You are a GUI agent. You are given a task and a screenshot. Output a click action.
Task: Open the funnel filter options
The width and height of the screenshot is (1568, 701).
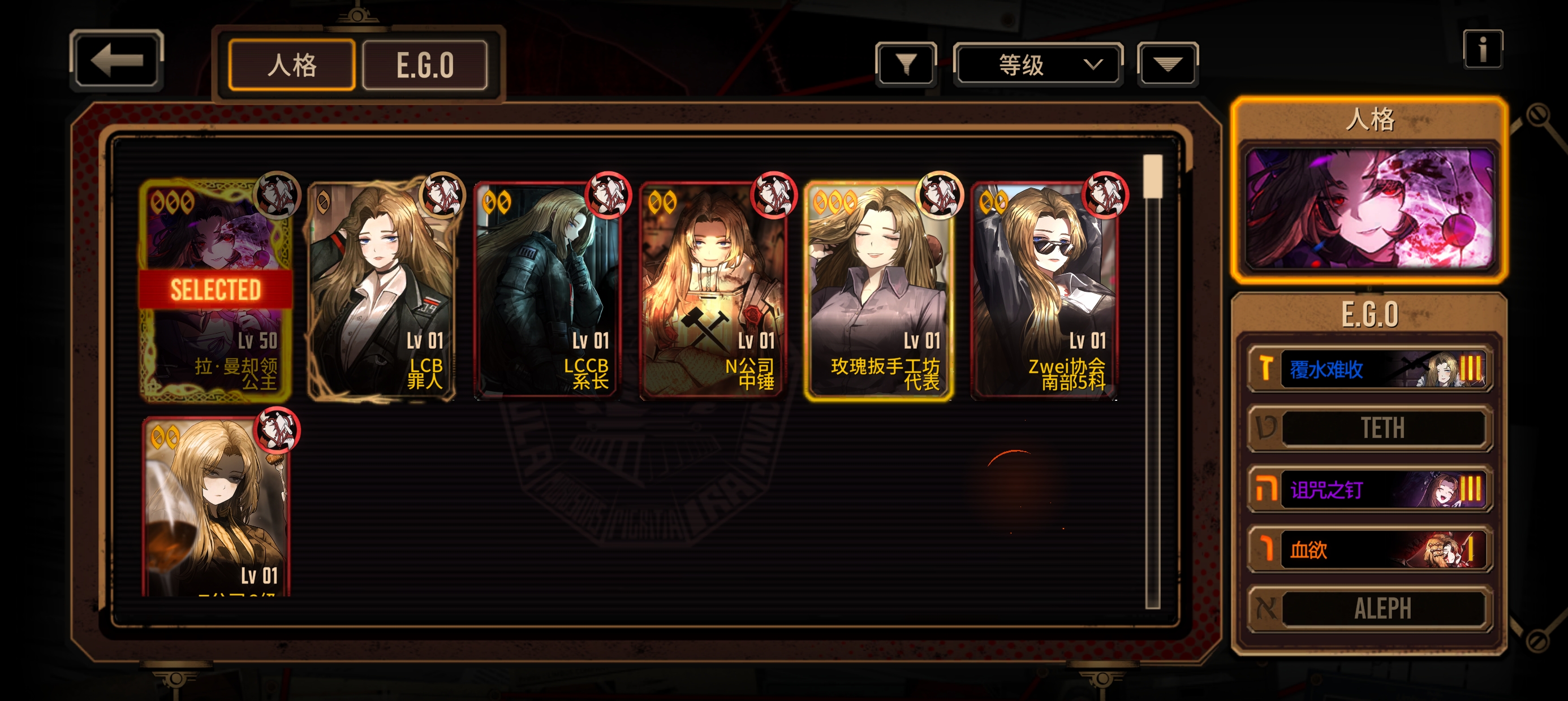click(906, 64)
